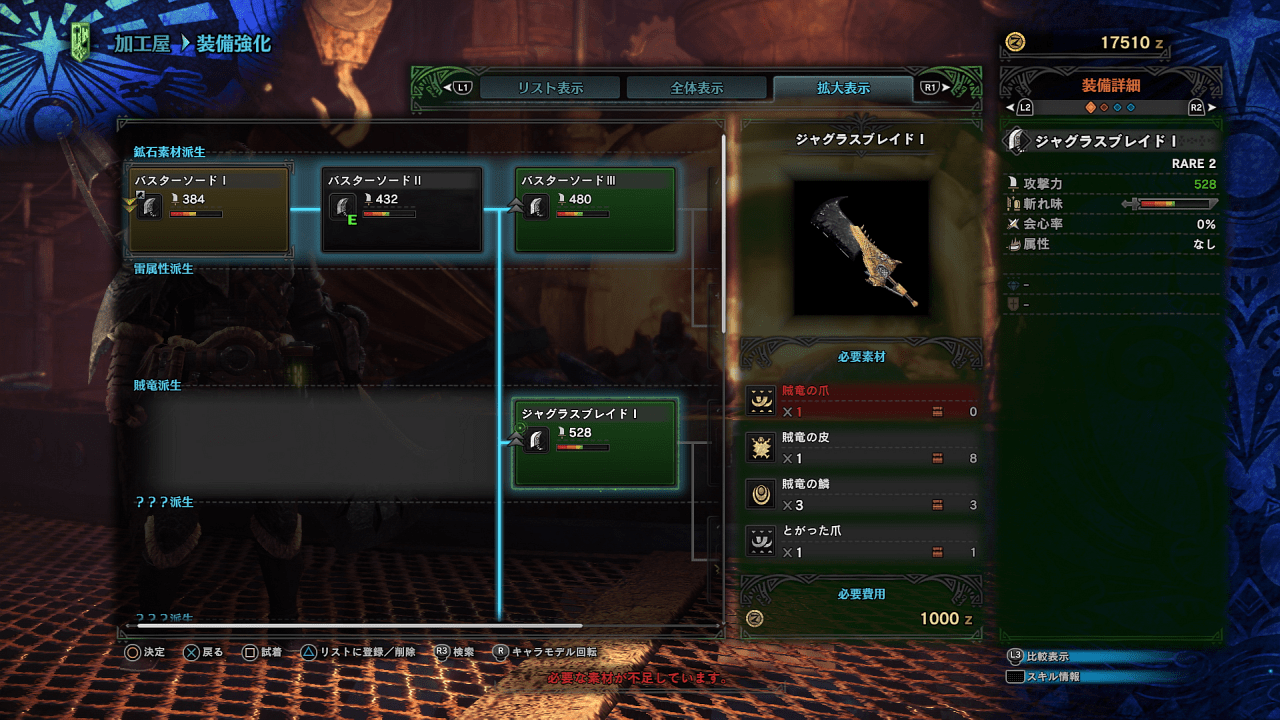Open the 全体表示 view tab
Viewport: 1280px width, 720px height.
(697, 88)
